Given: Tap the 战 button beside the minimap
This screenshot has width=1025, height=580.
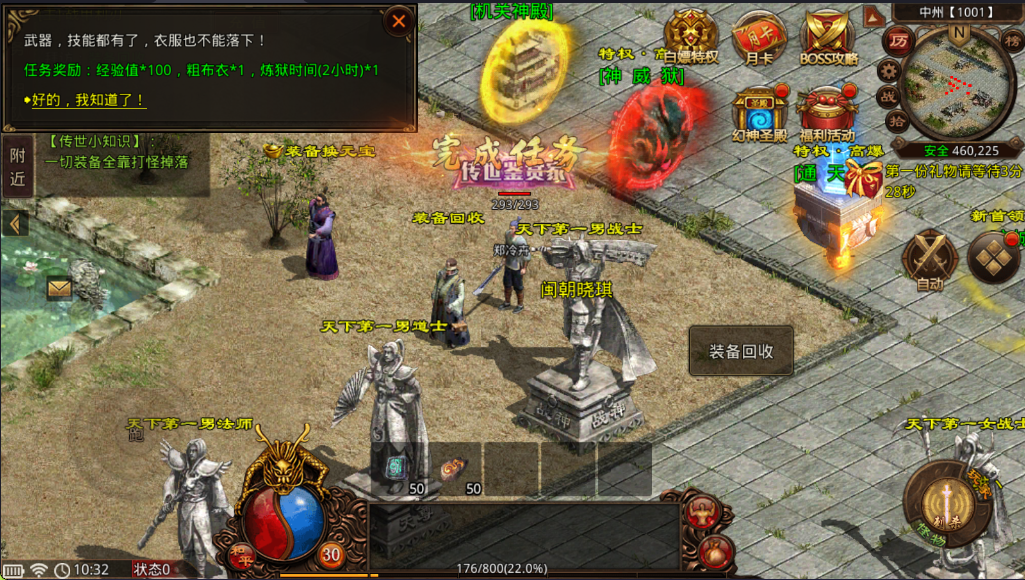Looking at the screenshot, I should tap(887, 97).
